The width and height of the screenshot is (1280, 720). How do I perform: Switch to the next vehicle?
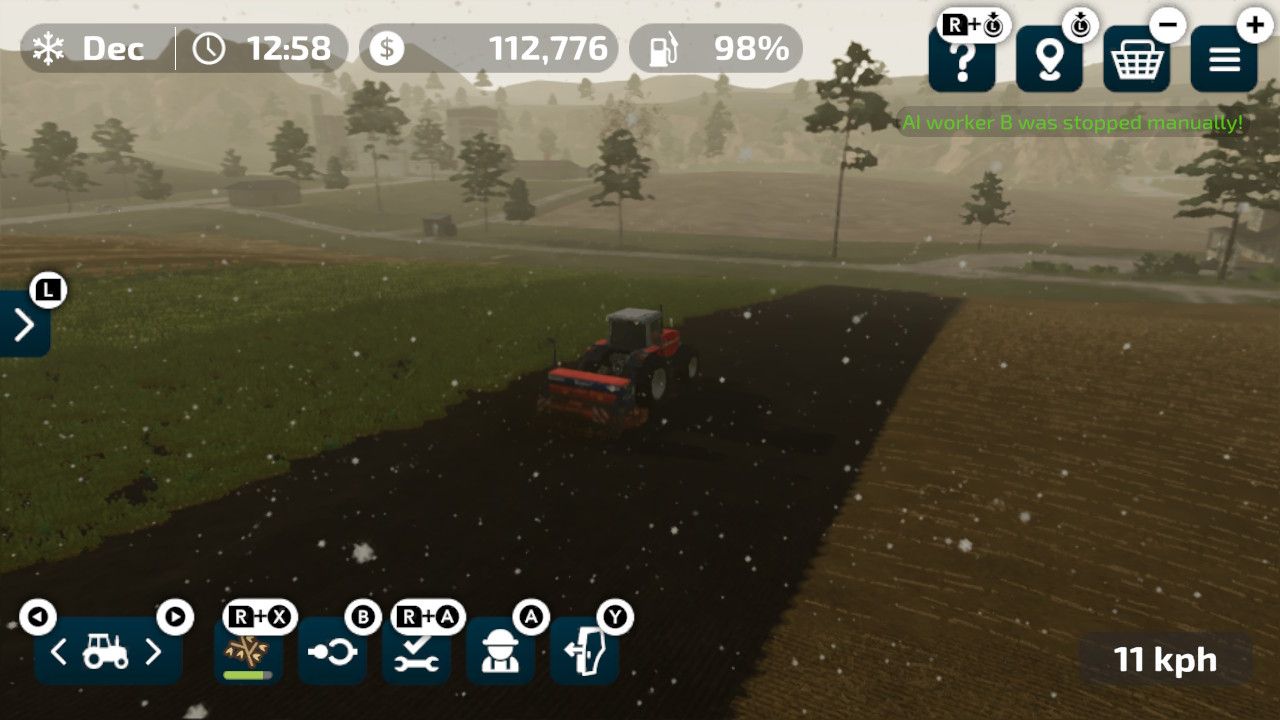[x=153, y=653]
